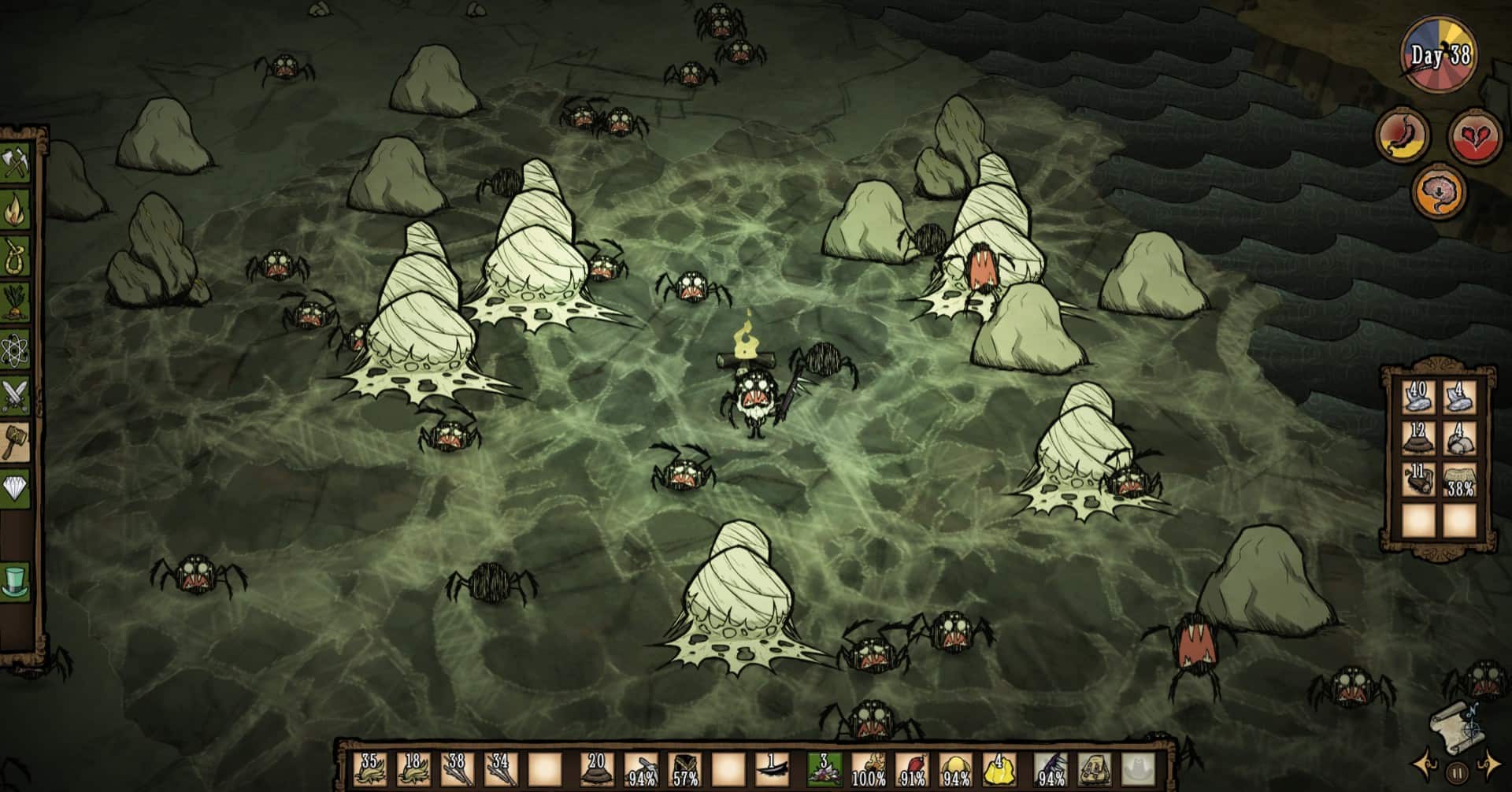Open the Science atom crafting tab
Screen dimensions: 1512x792
[17, 349]
